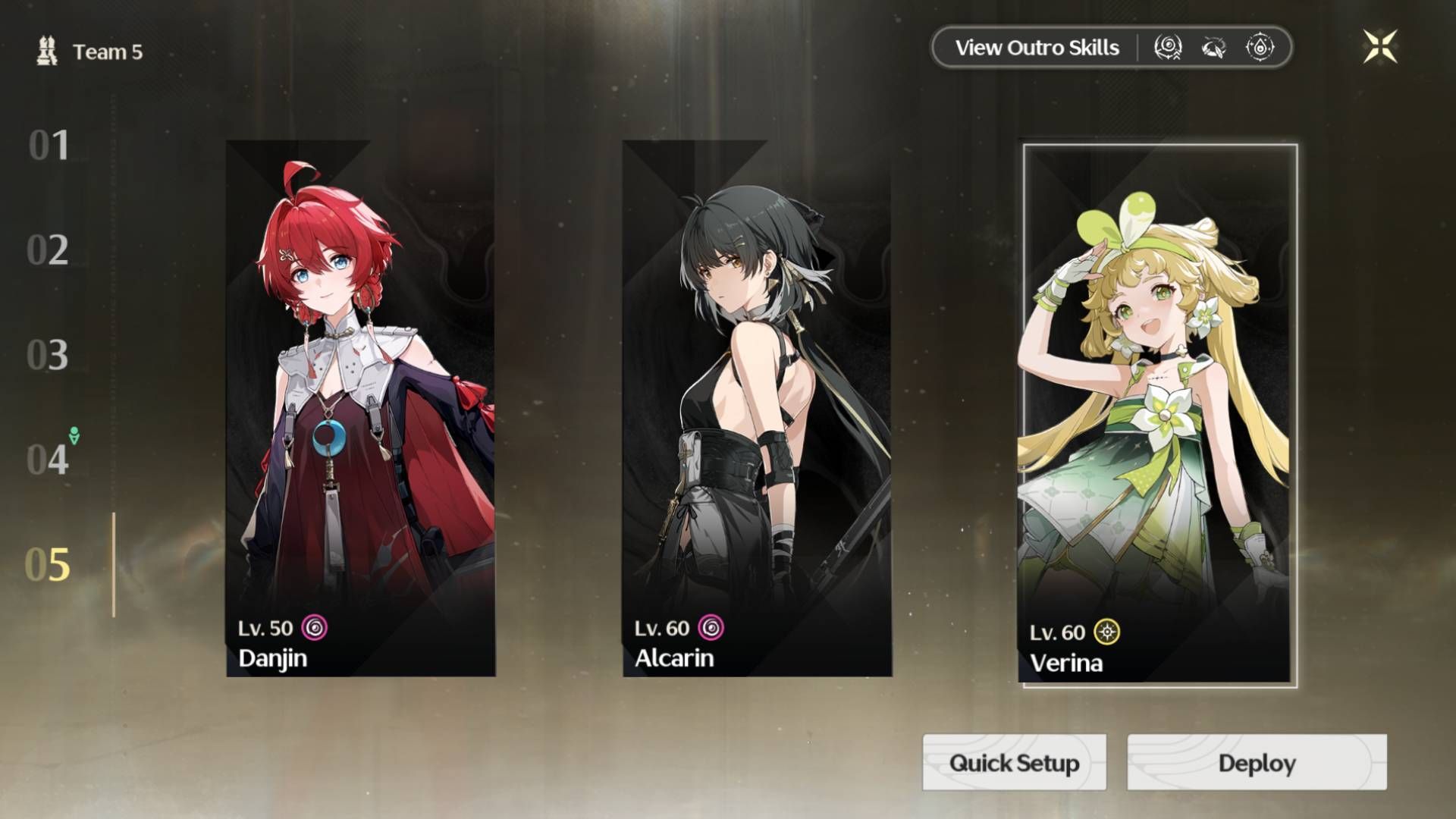Open Quick Setup

click(1014, 762)
